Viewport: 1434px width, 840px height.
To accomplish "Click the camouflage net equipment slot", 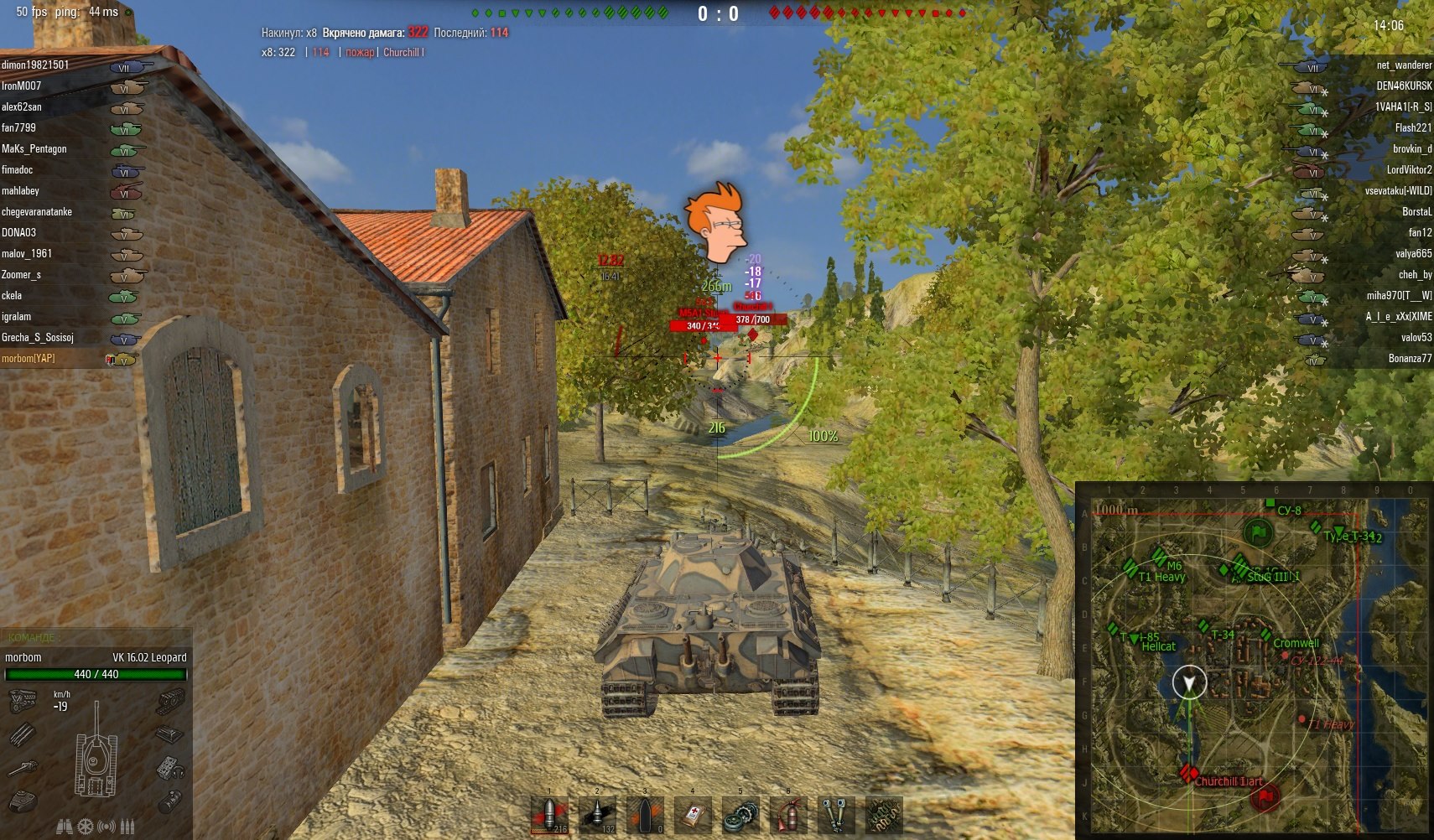I will 884,815.
